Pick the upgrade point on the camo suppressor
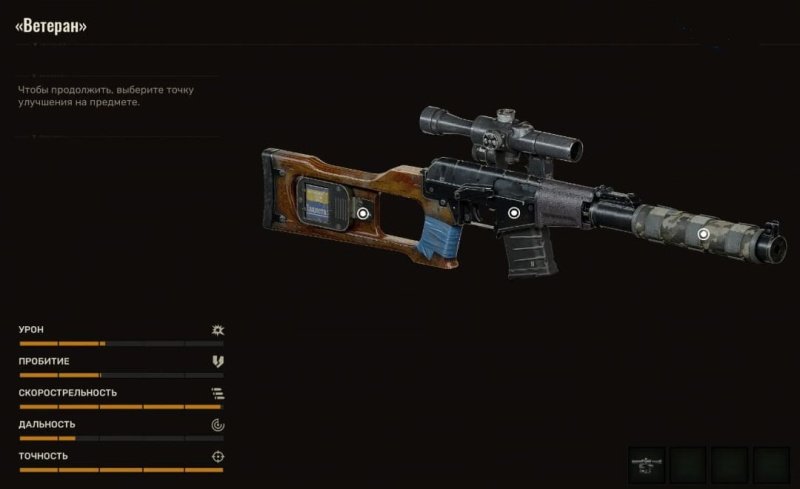 coord(703,233)
